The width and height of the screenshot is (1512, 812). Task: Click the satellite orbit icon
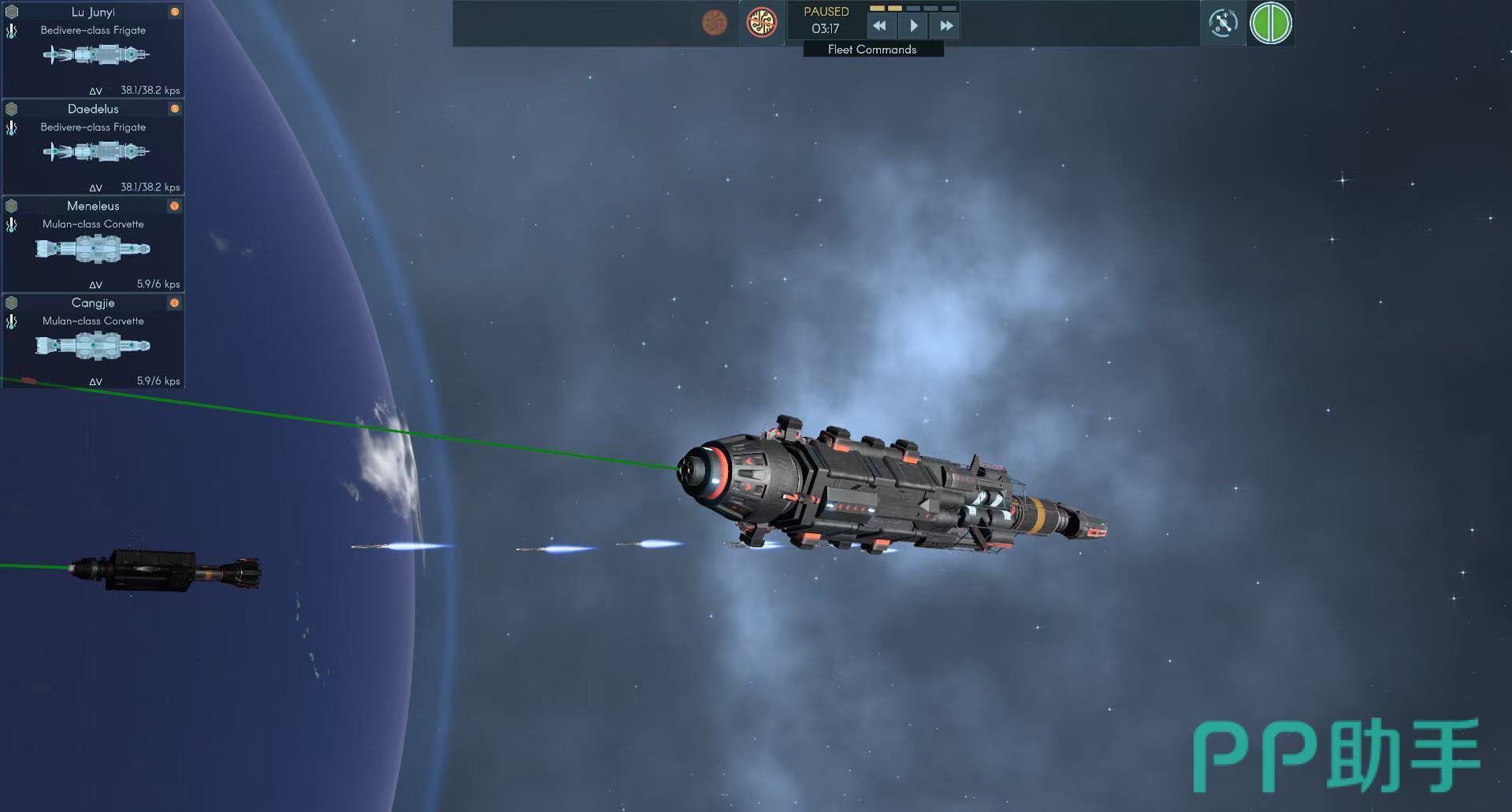(1223, 23)
